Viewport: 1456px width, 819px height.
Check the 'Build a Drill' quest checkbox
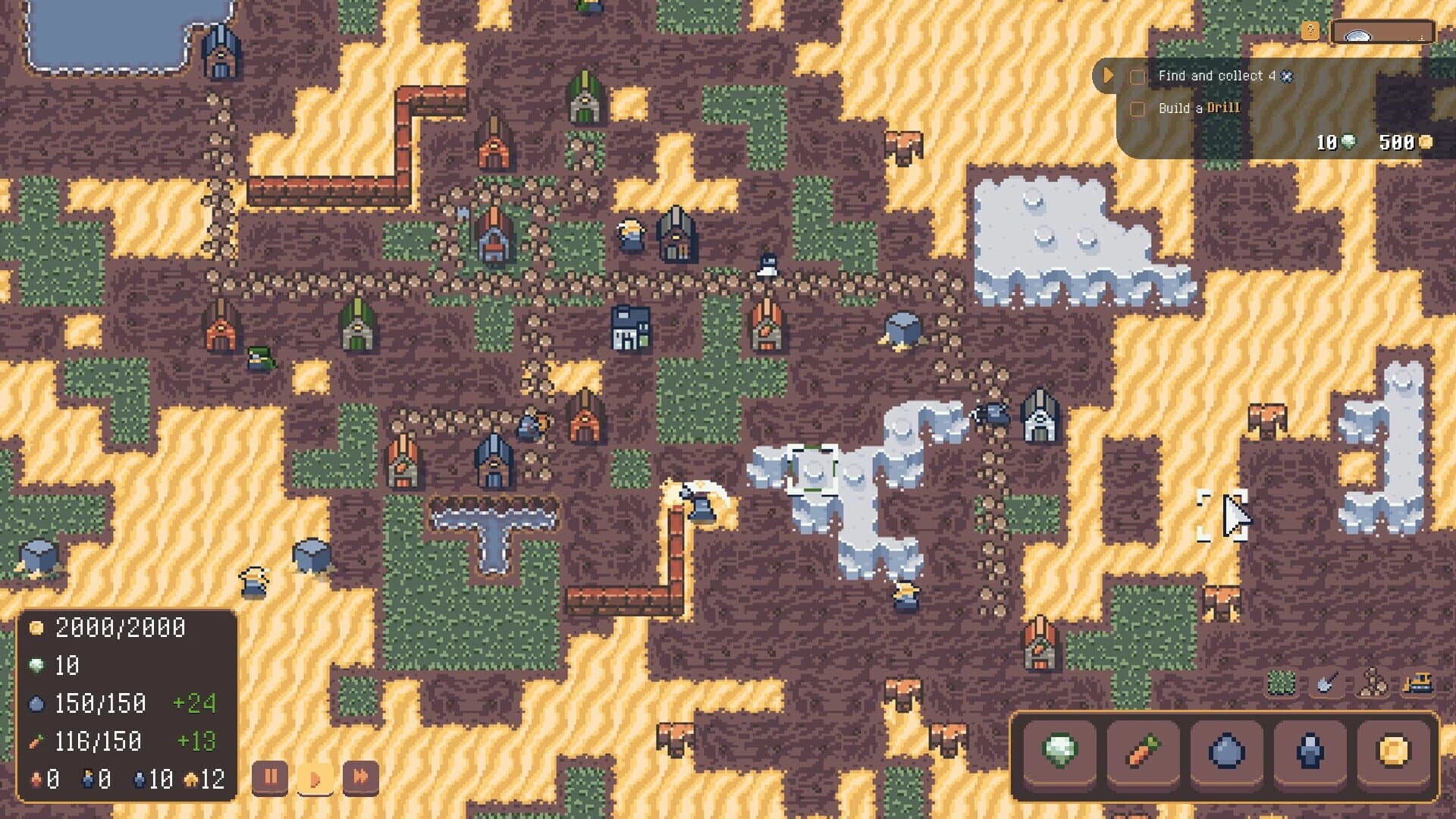1137,108
